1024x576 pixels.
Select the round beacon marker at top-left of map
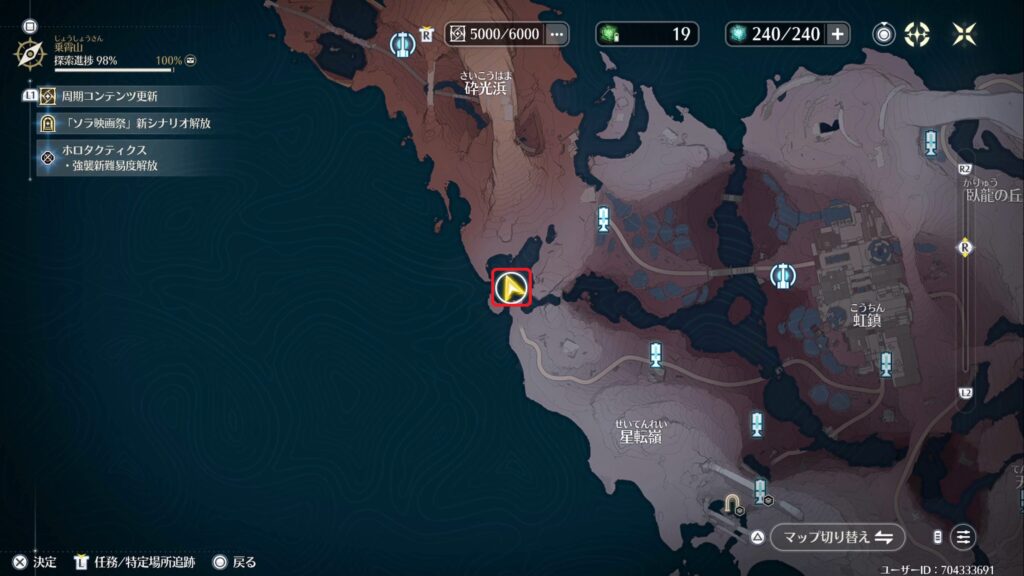[x=403, y=45]
